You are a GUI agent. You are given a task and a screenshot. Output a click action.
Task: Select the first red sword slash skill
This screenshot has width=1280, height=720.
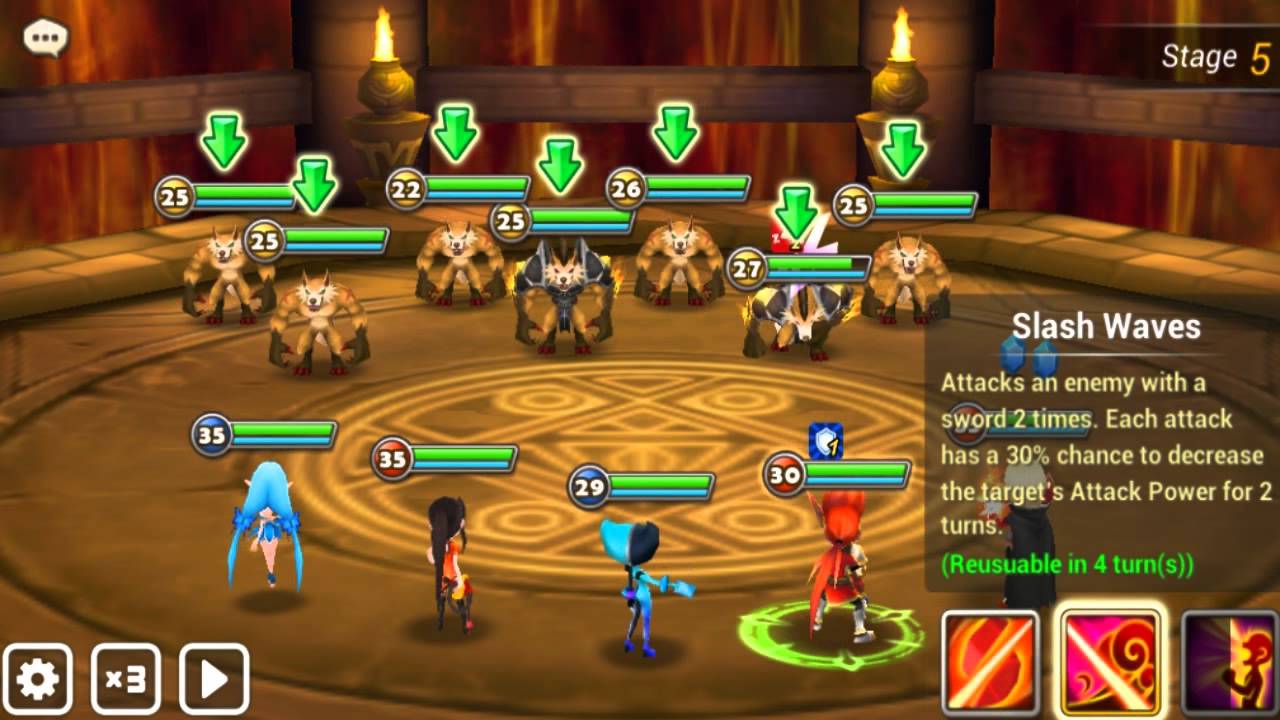tap(990, 663)
